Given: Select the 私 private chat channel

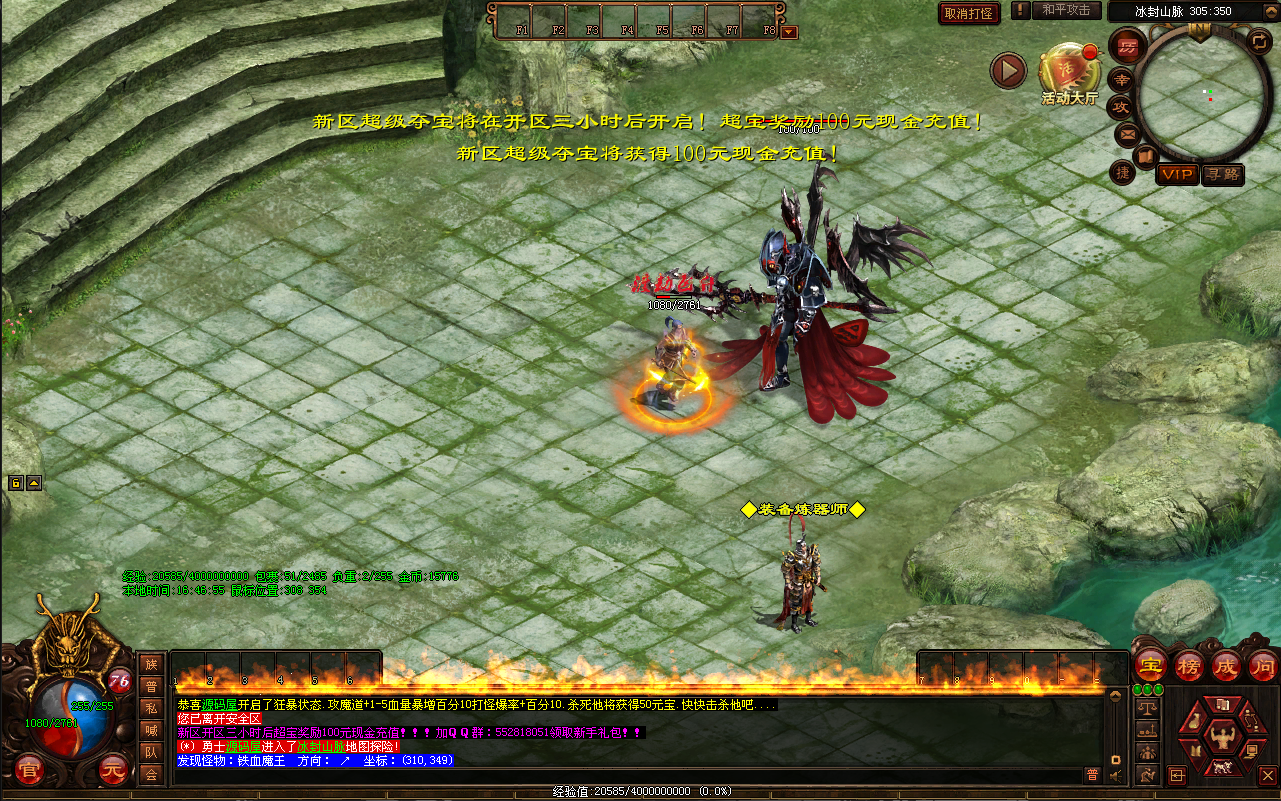Looking at the screenshot, I should [151, 708].
